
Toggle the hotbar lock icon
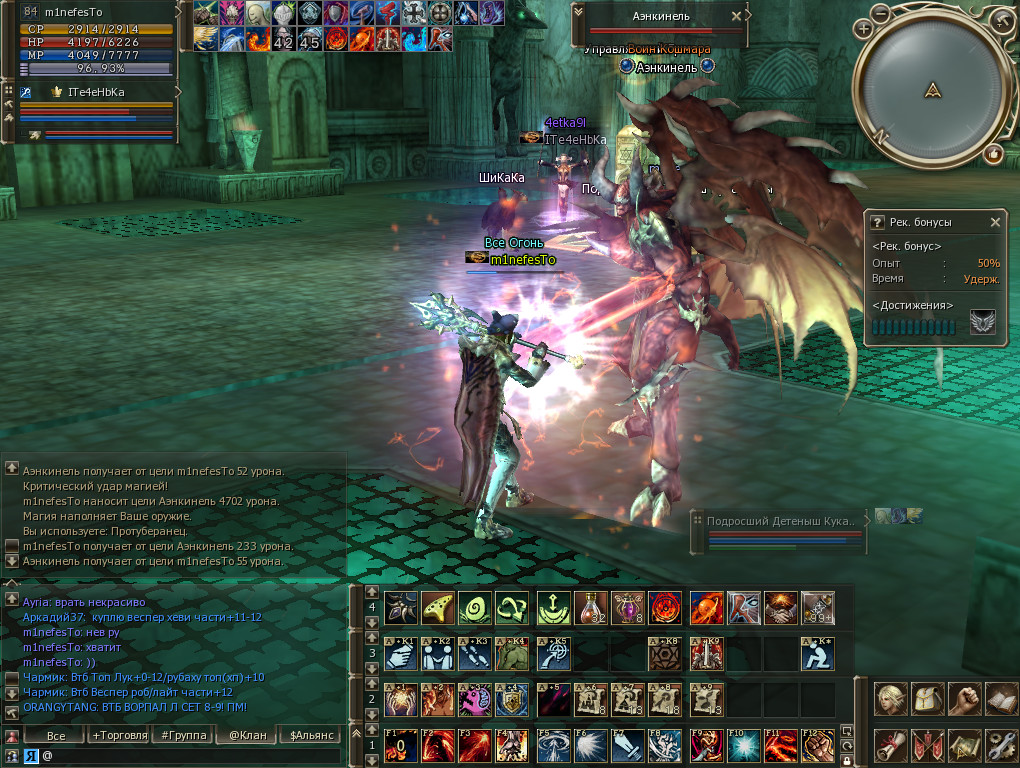coord(847,760)
